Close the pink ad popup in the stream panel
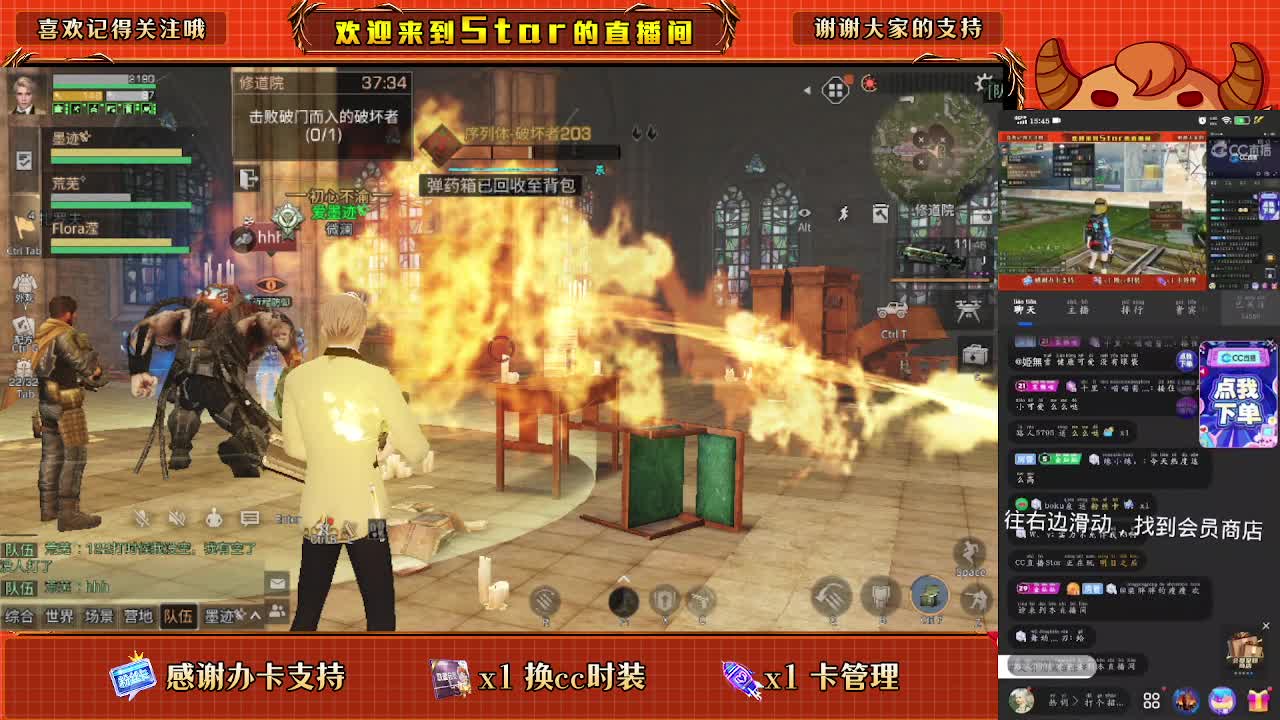 point(1269,343)
